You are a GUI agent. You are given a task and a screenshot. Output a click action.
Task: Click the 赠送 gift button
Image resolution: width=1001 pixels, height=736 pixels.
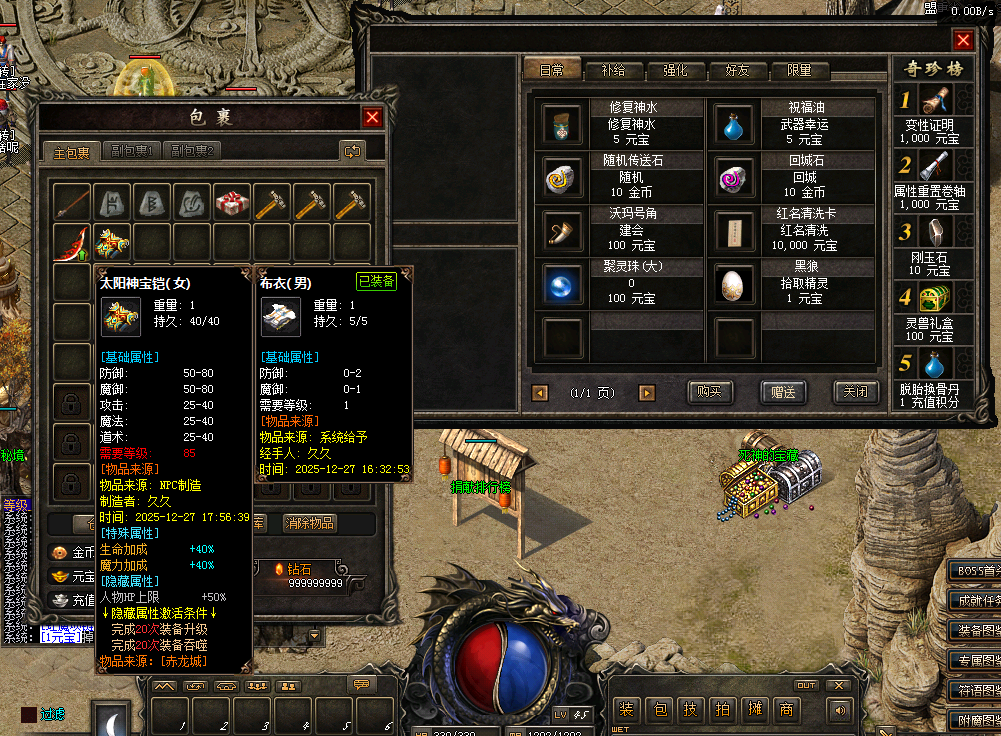point(783,392)
